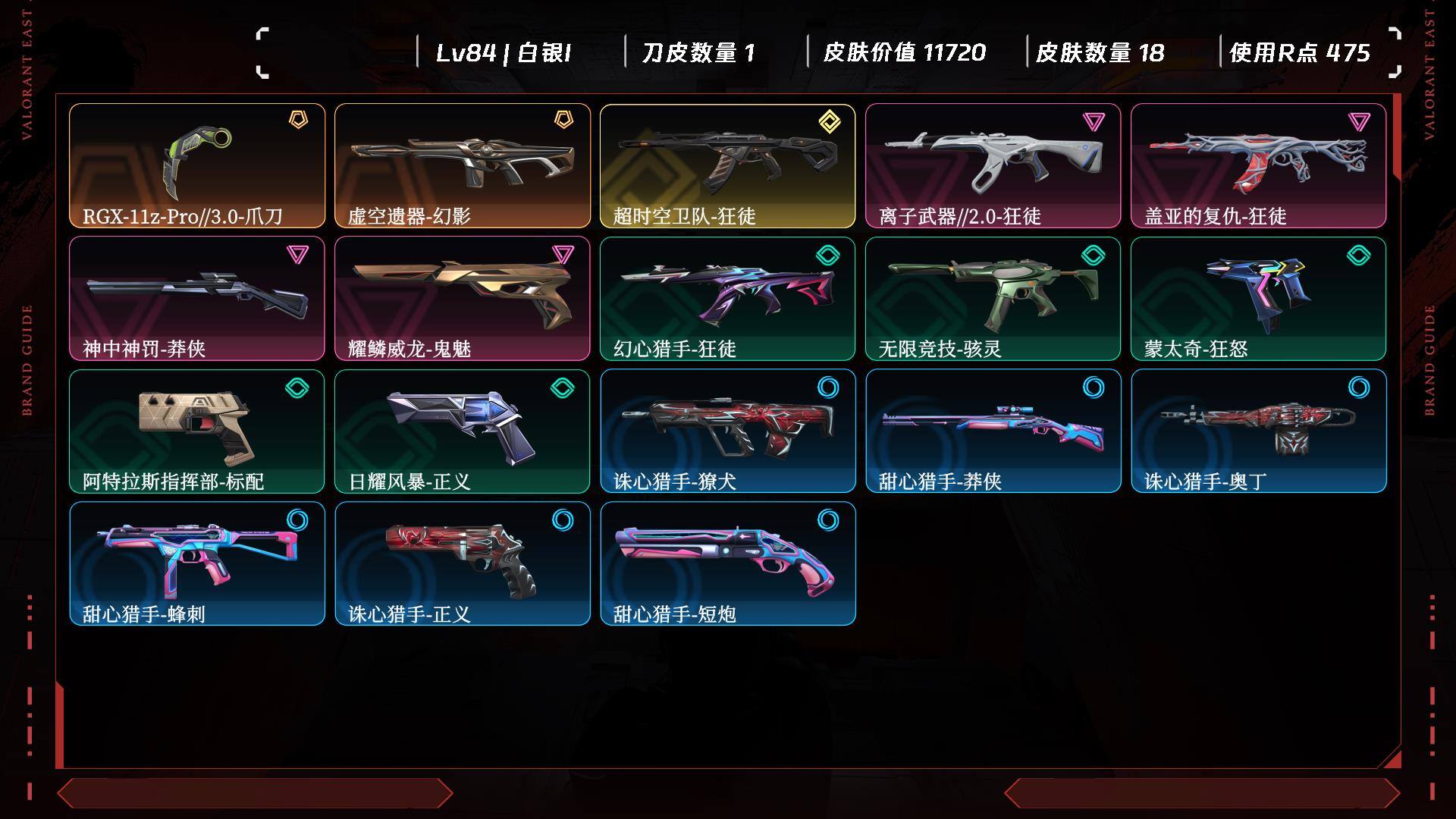Click the 甜心猎手-短炮 skin card
This screenshot has height=819, width=1456.
click(728, 563)
